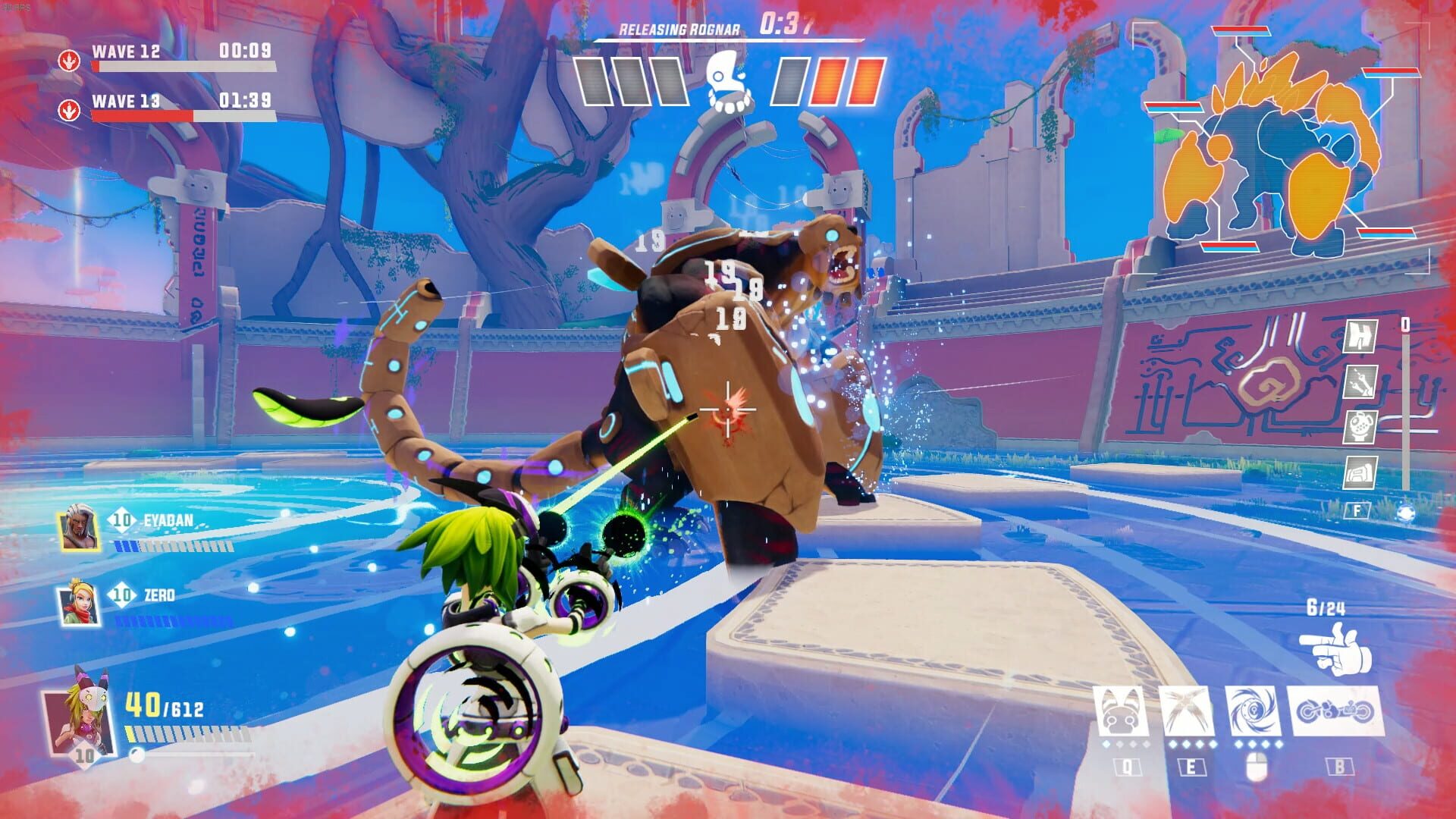
Task: Select the fox companion ability bound to Q
Action: coord(1120,713)
